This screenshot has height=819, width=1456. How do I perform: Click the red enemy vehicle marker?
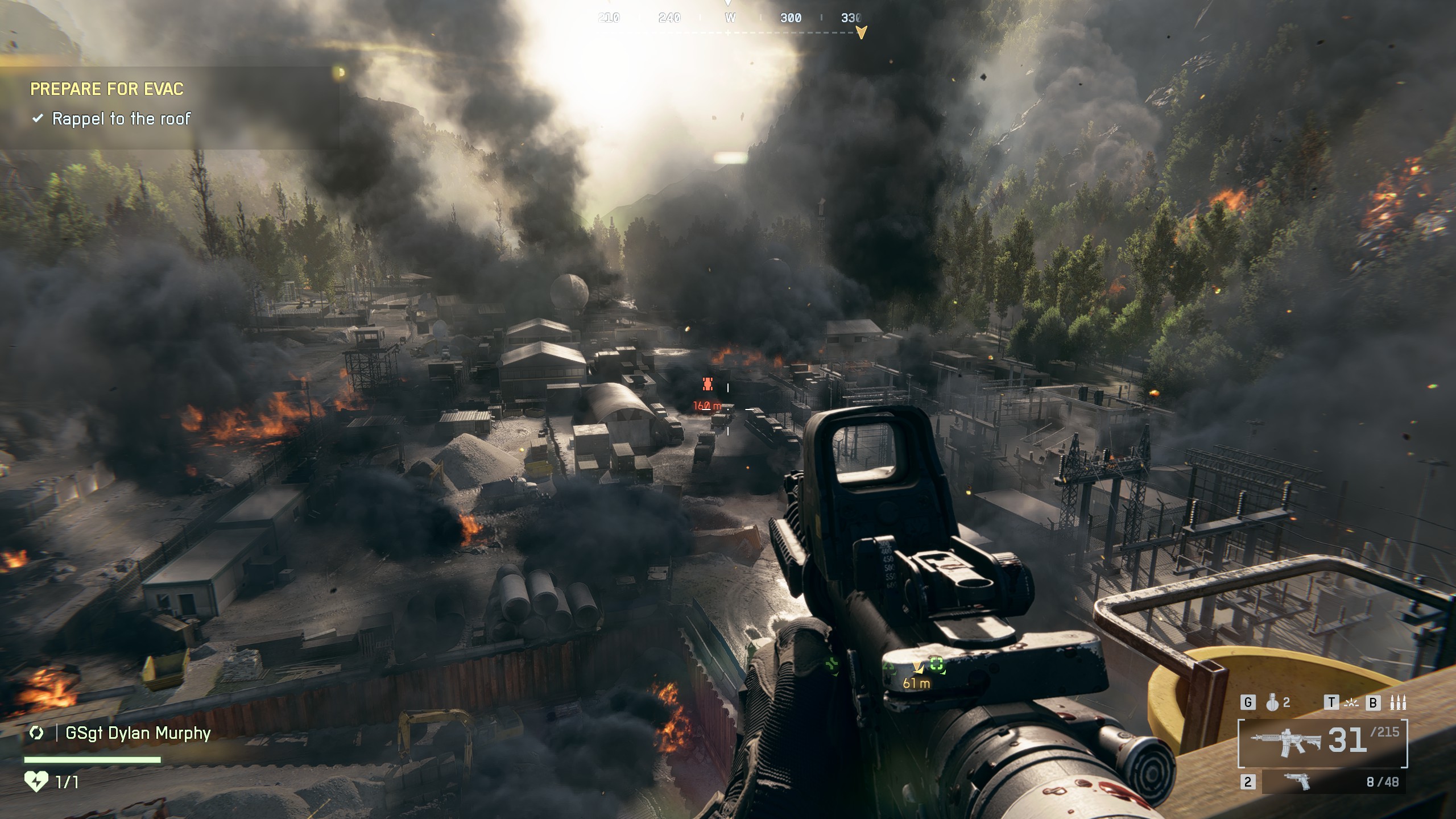point(708,384)
